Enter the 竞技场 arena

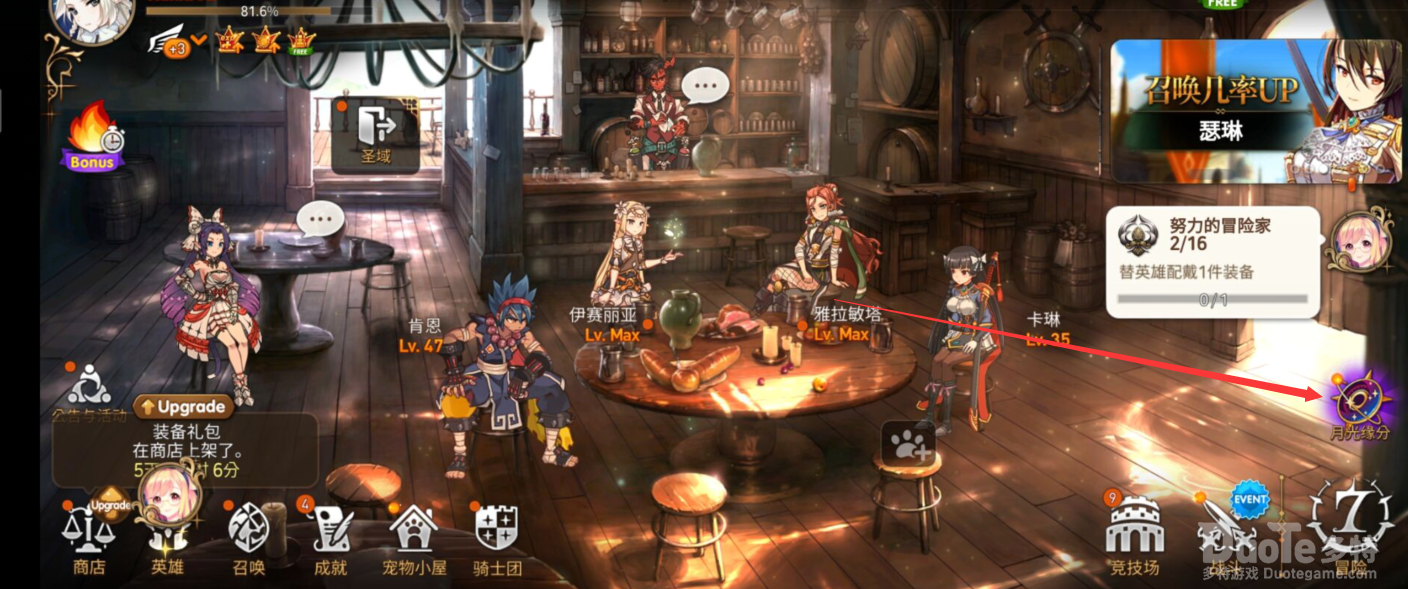[1134, 535]
